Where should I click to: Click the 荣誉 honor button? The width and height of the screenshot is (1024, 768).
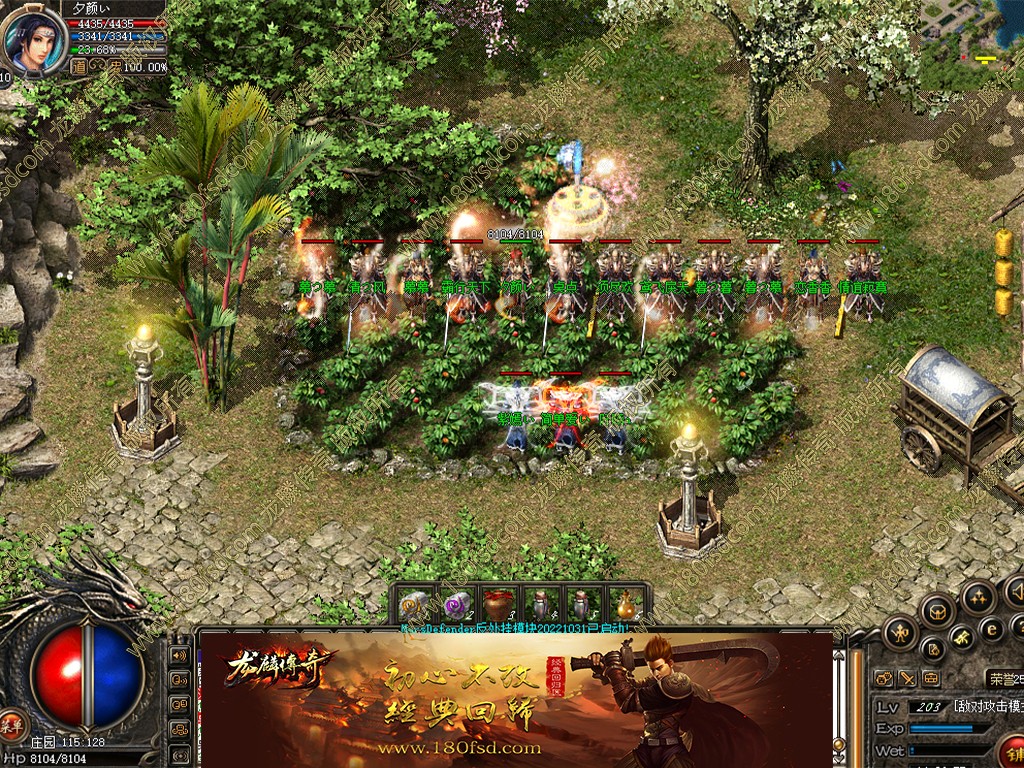pyautogui.click(x=1003, y=678)
